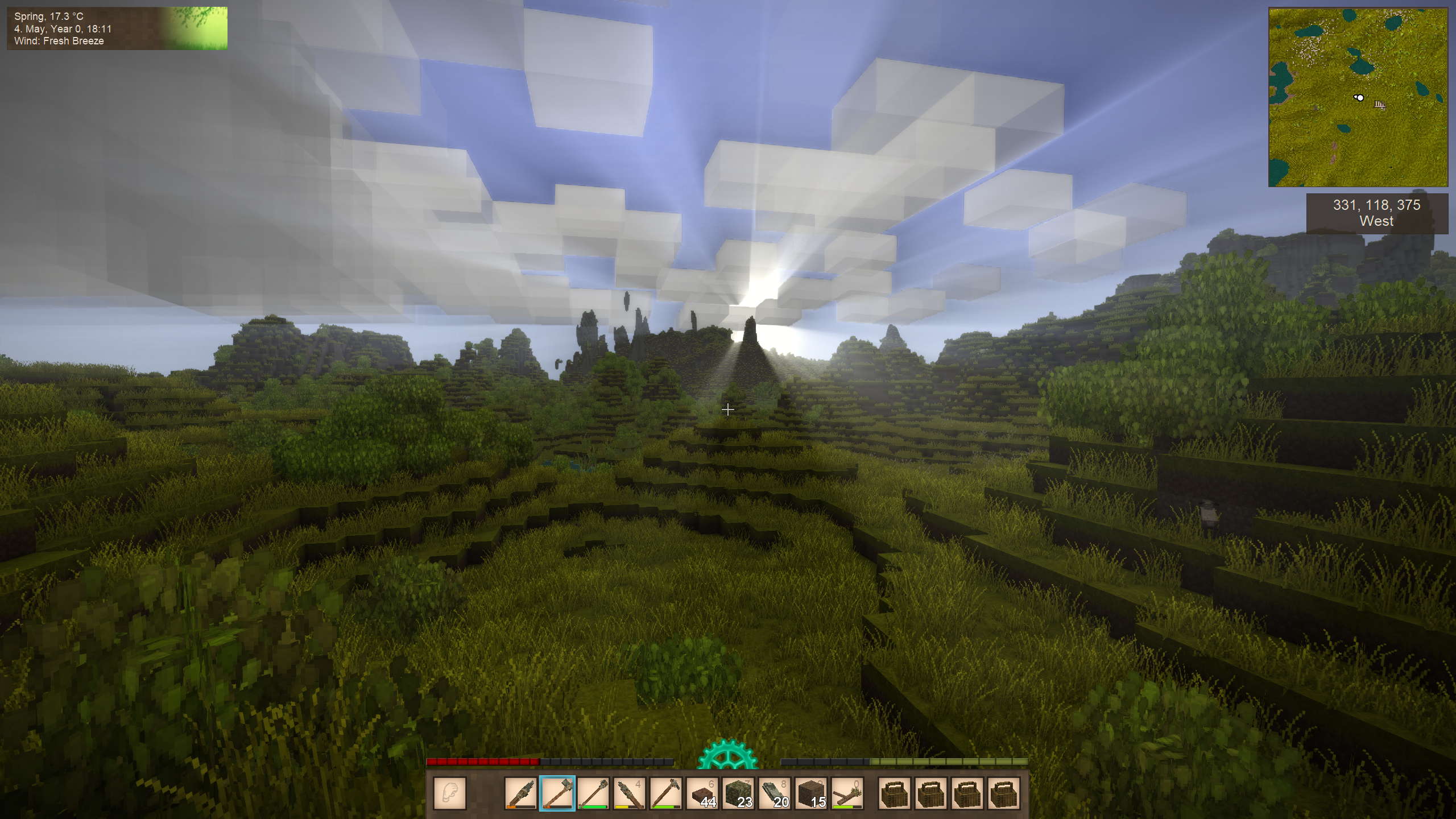This screenshot has height=819, width=1456.
Task: Pick the dark soil block stack of 15
Action: 812,793
